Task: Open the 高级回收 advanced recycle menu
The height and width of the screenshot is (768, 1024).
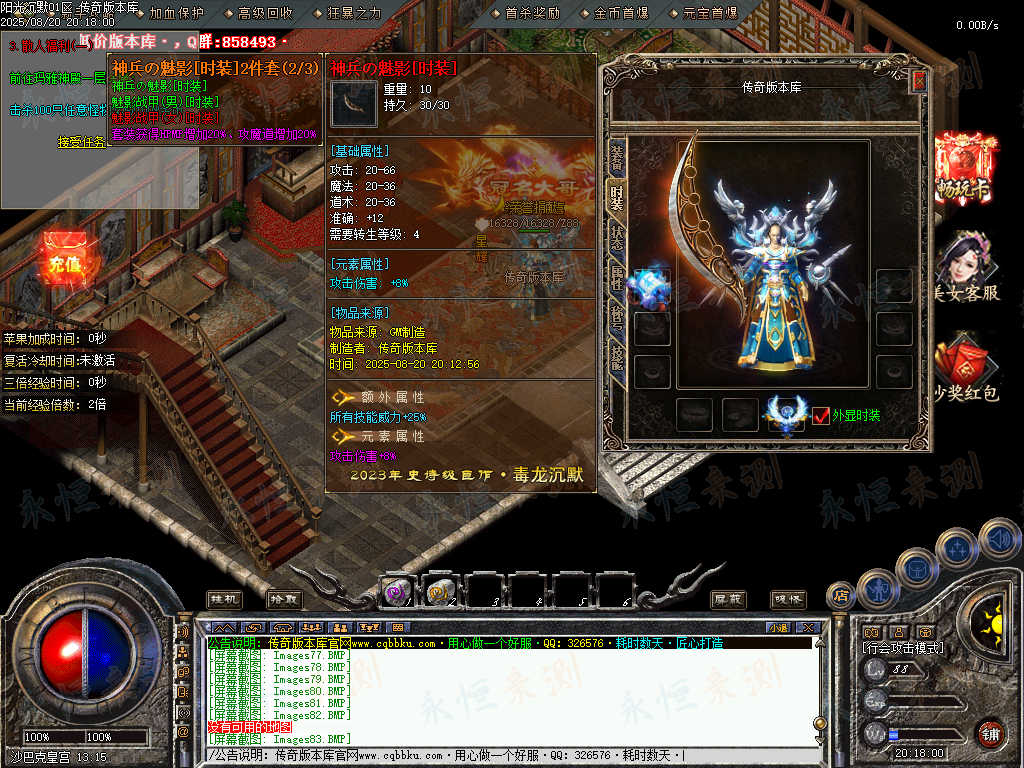Action: click(265, 13)
